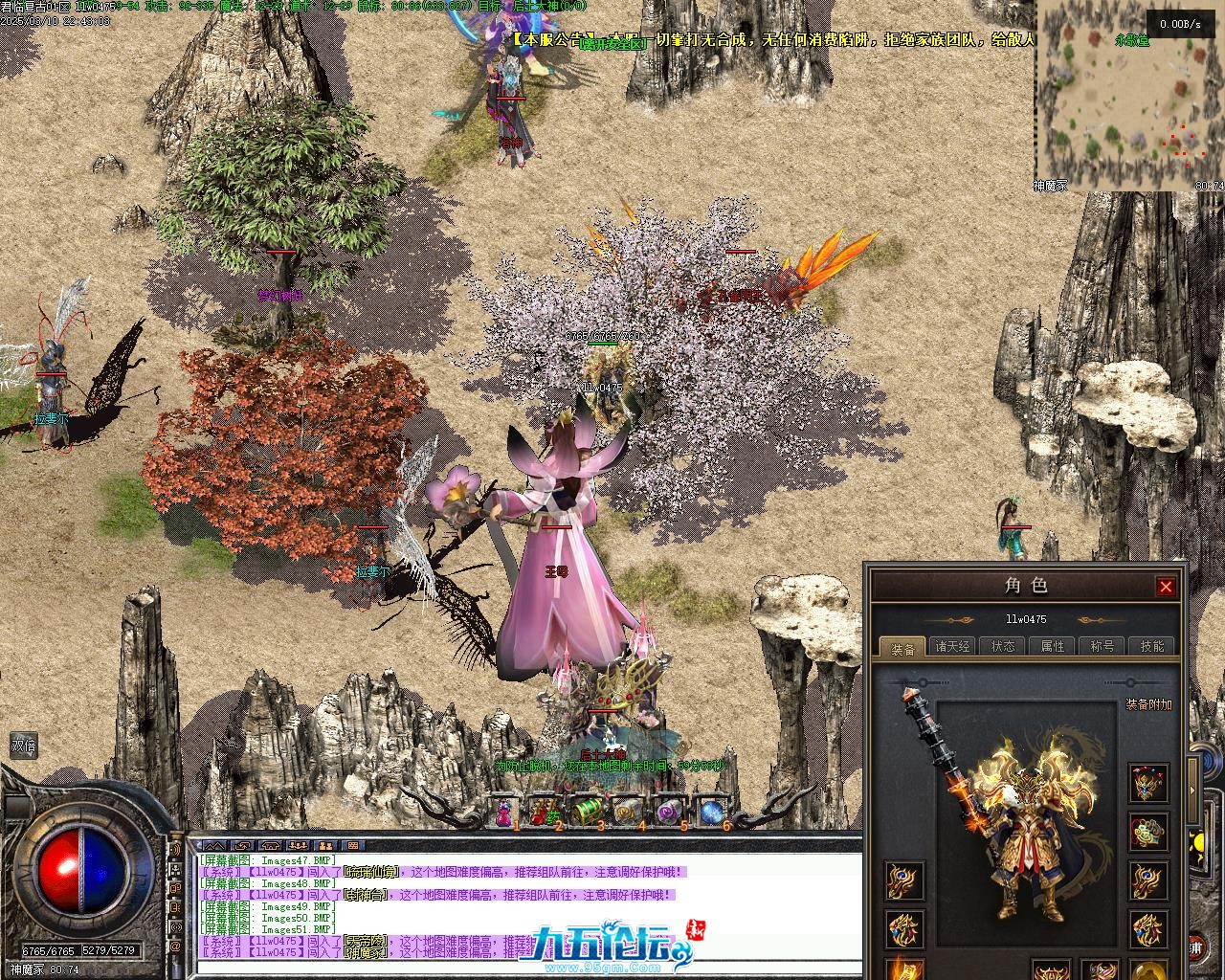Switch to the 诸天经 tab

(x=952, y=647)
